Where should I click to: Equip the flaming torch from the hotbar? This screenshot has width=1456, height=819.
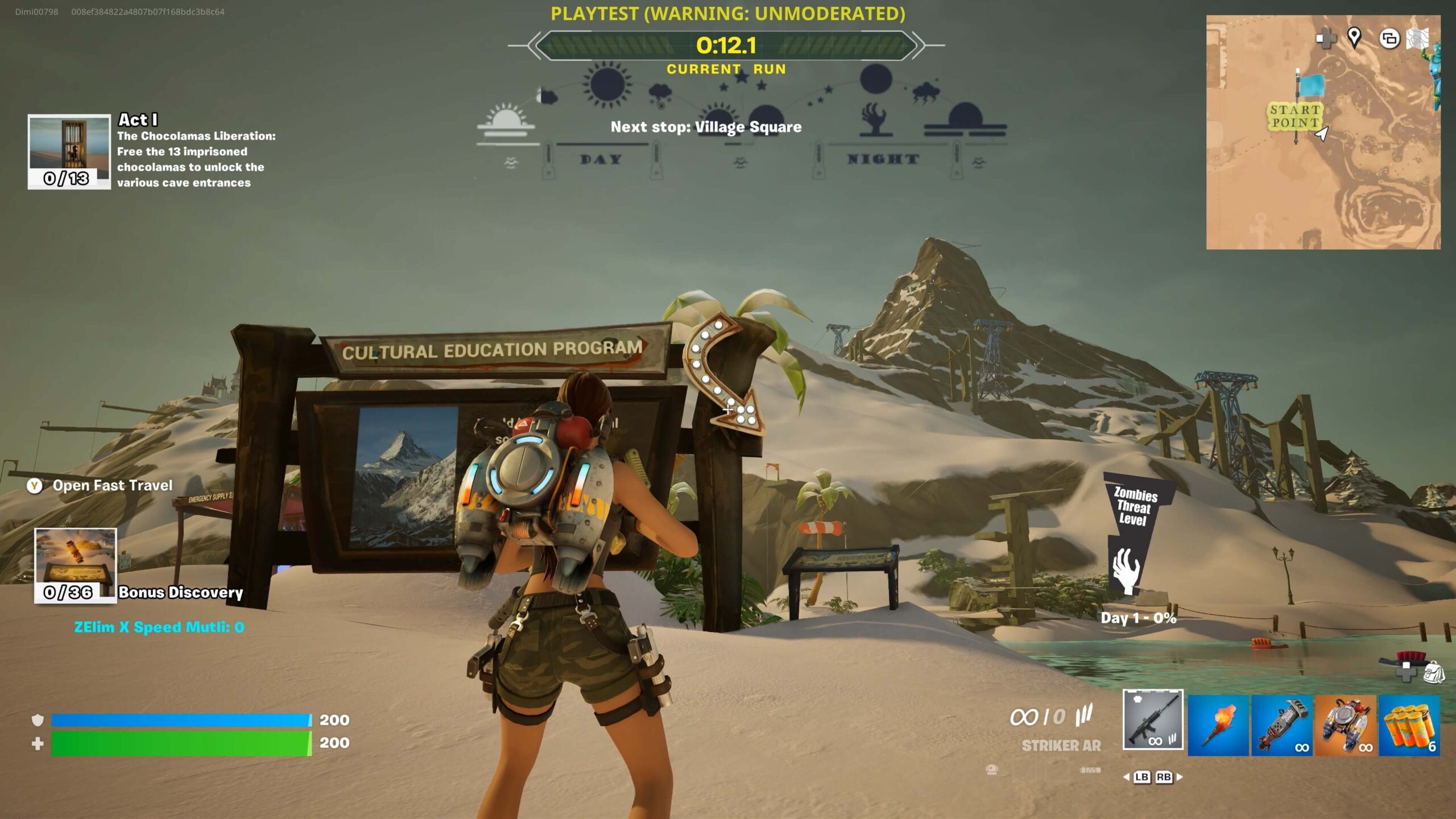tap(1218, 726)
